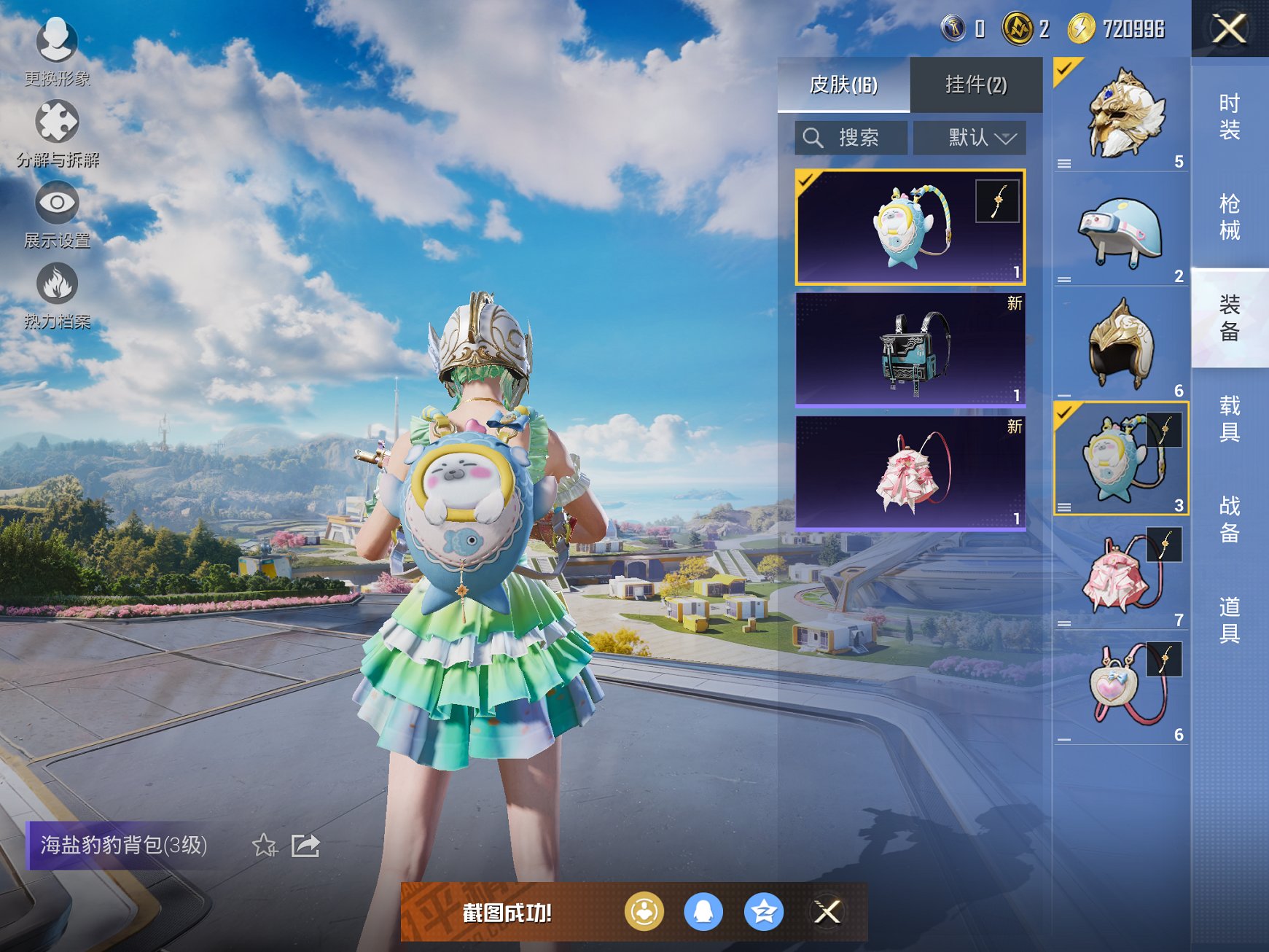Go to the 战备 category
This screenshot has height=952, width=1269.
pos(1230,519)
